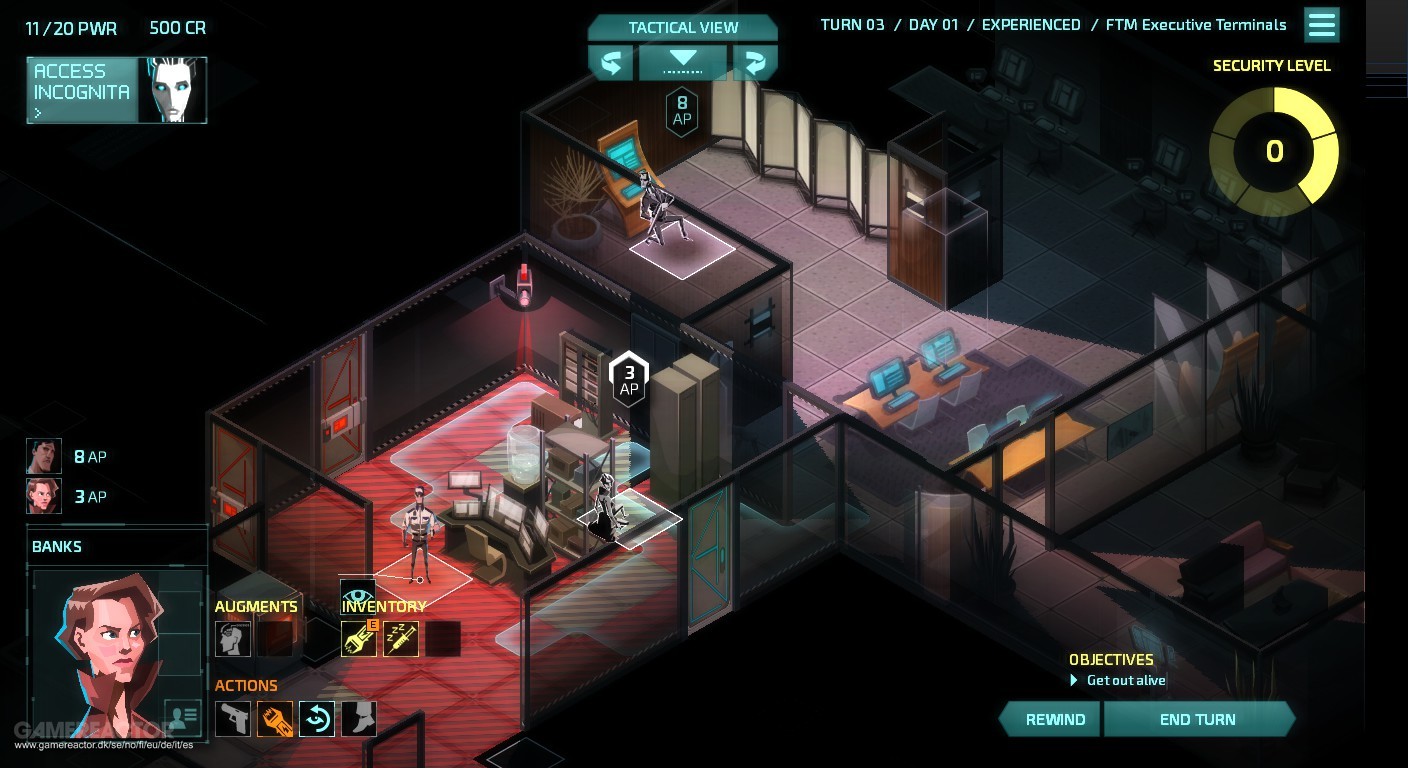Choose the pistol shoot action

click(x=233, y=718)
